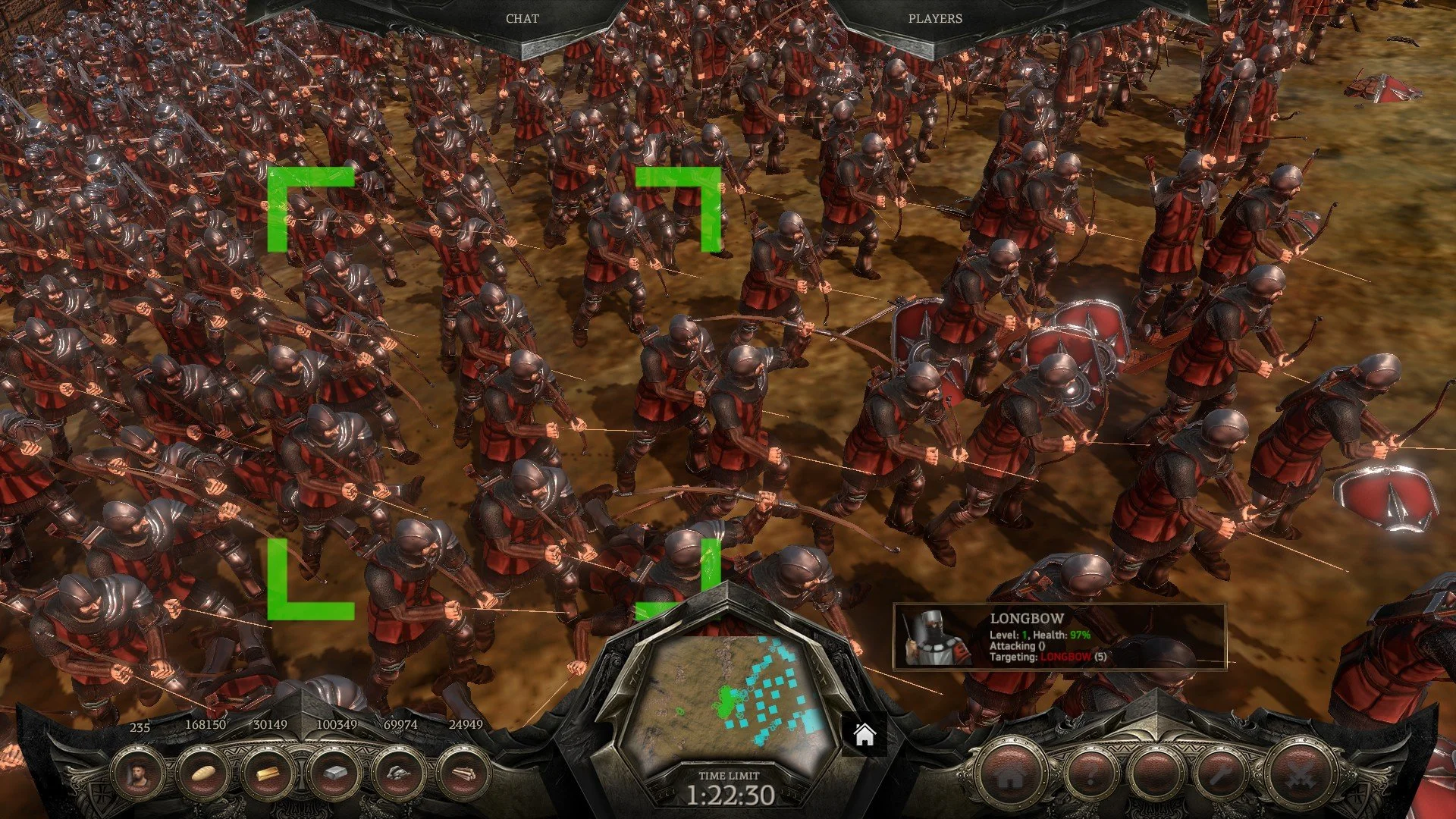Open the PLAYERS panel
This screenshot has width=1456, height=819.
click(x=934, y=19)
